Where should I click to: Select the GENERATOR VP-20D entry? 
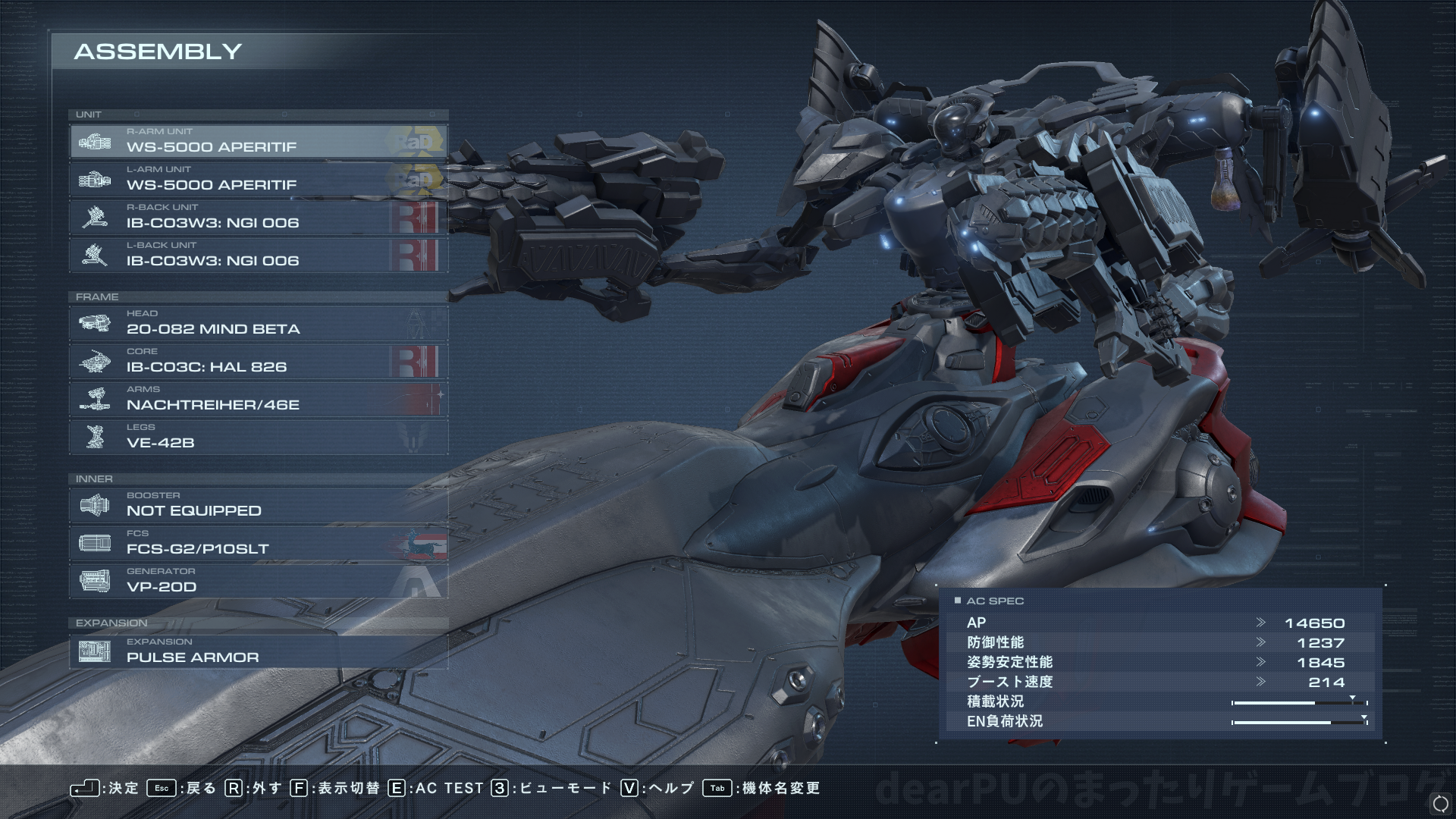pyautogui.click(x=258, y=582)
